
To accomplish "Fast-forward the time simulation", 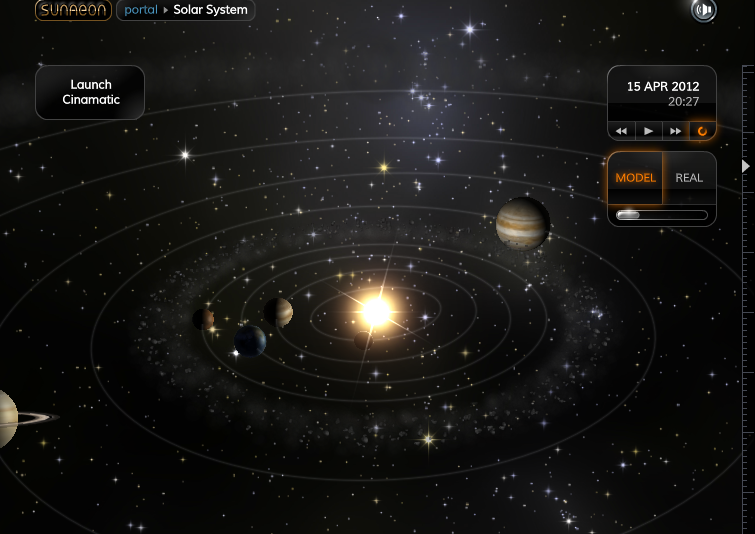I will [675, 131].
